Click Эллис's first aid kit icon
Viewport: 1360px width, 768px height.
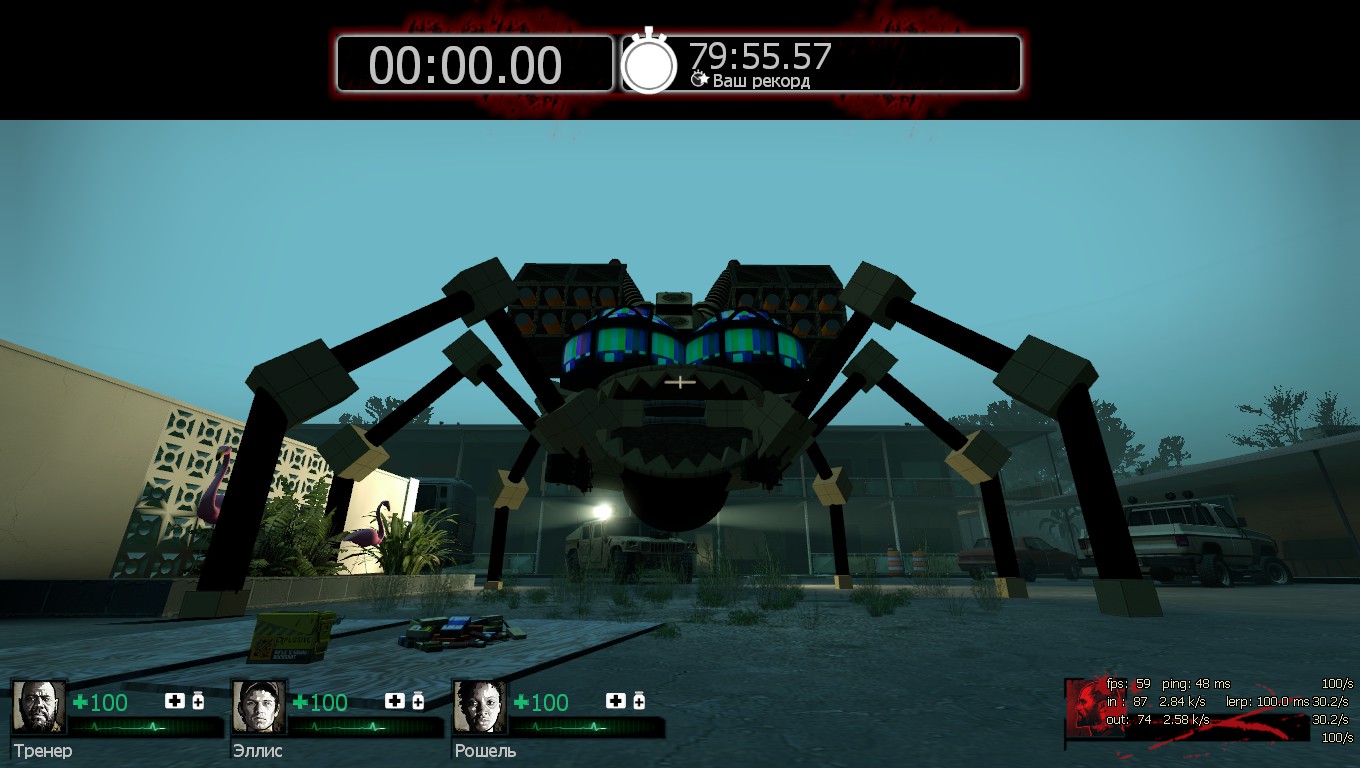(395, 701)
